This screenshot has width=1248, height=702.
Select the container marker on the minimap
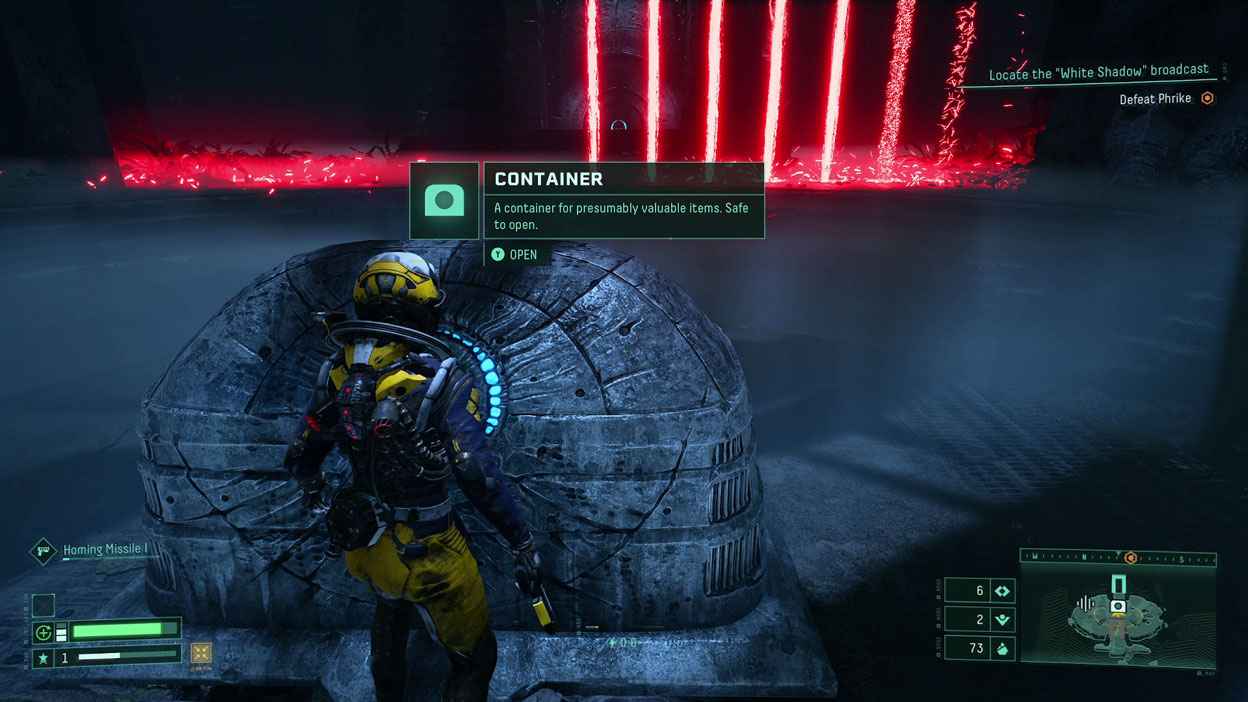(1118, 606)
